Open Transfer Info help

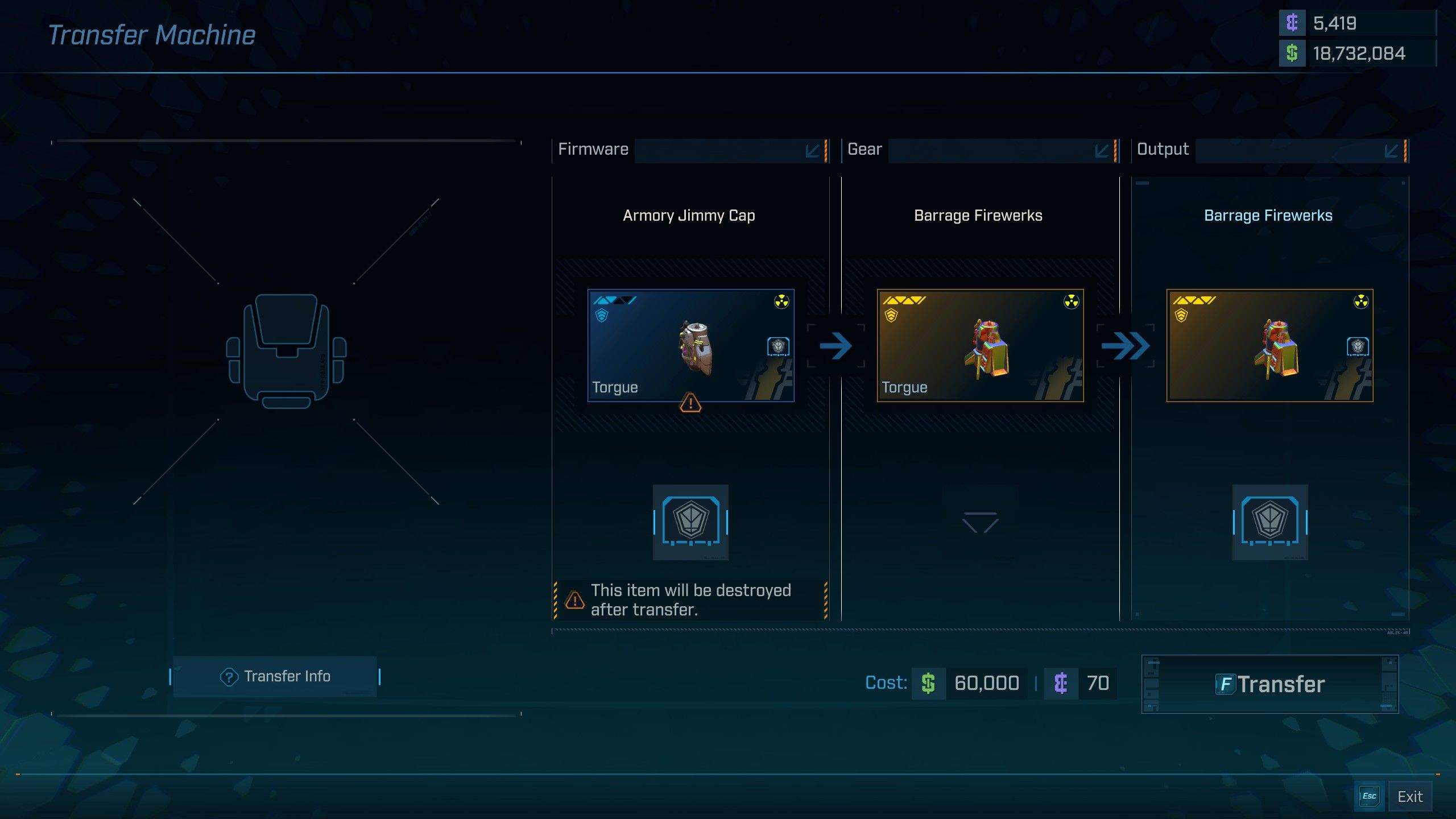[x=275, y=676]
